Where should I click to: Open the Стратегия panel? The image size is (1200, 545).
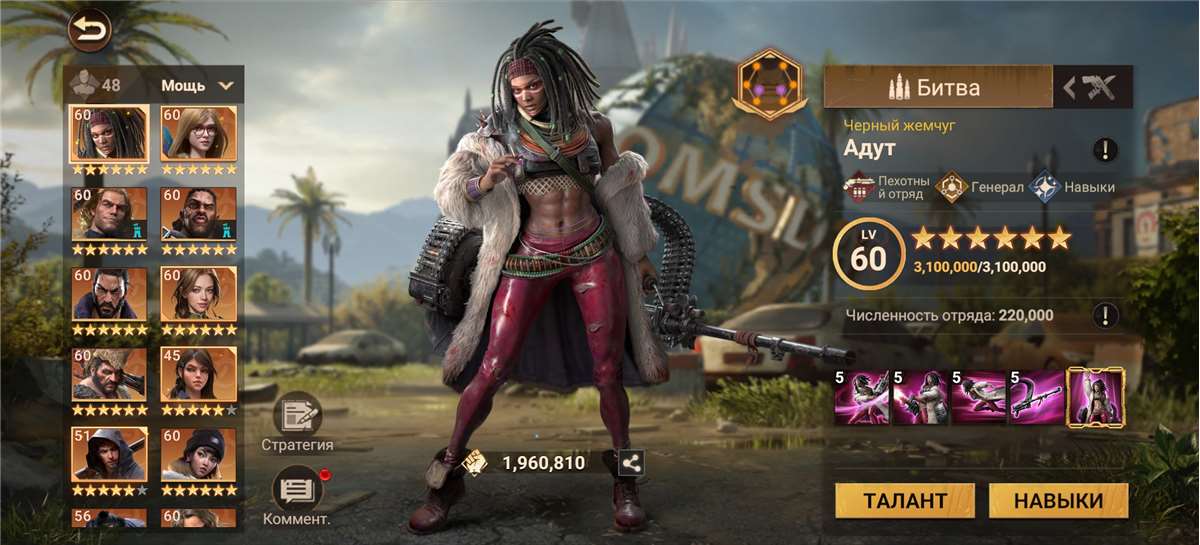click(297, 416)
